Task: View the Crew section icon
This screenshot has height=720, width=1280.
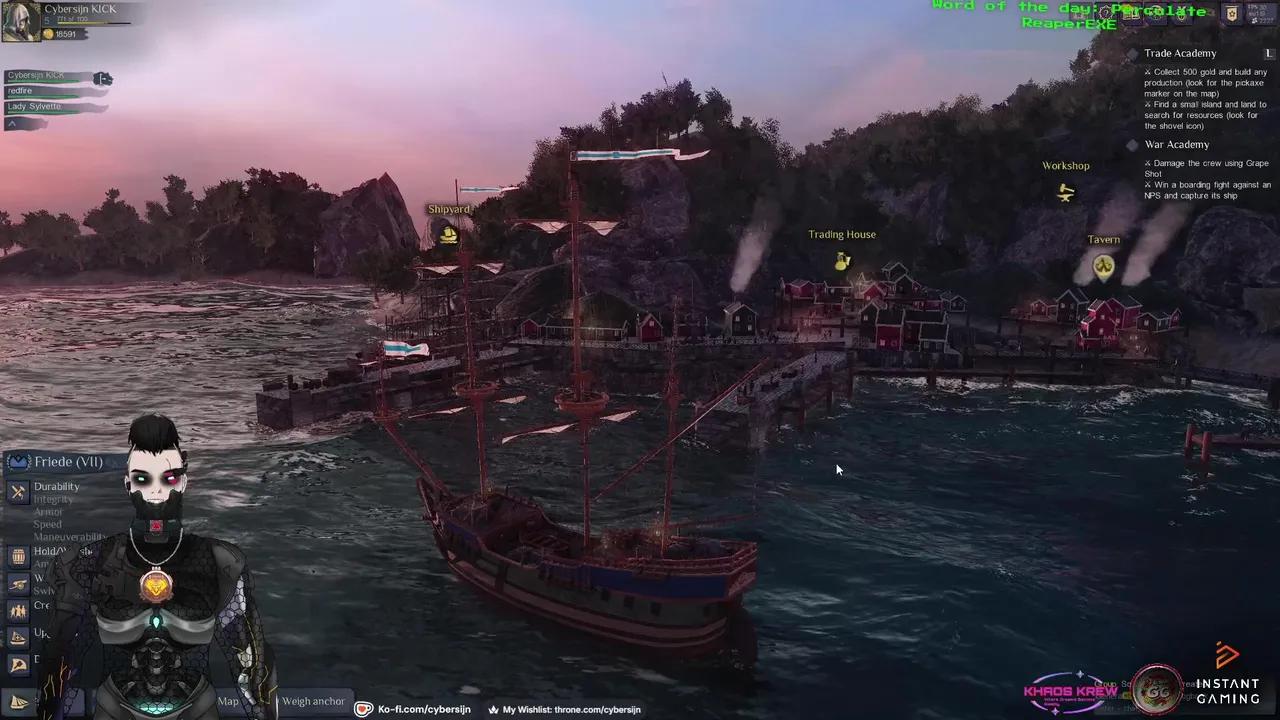Action: tap(18, 610)
